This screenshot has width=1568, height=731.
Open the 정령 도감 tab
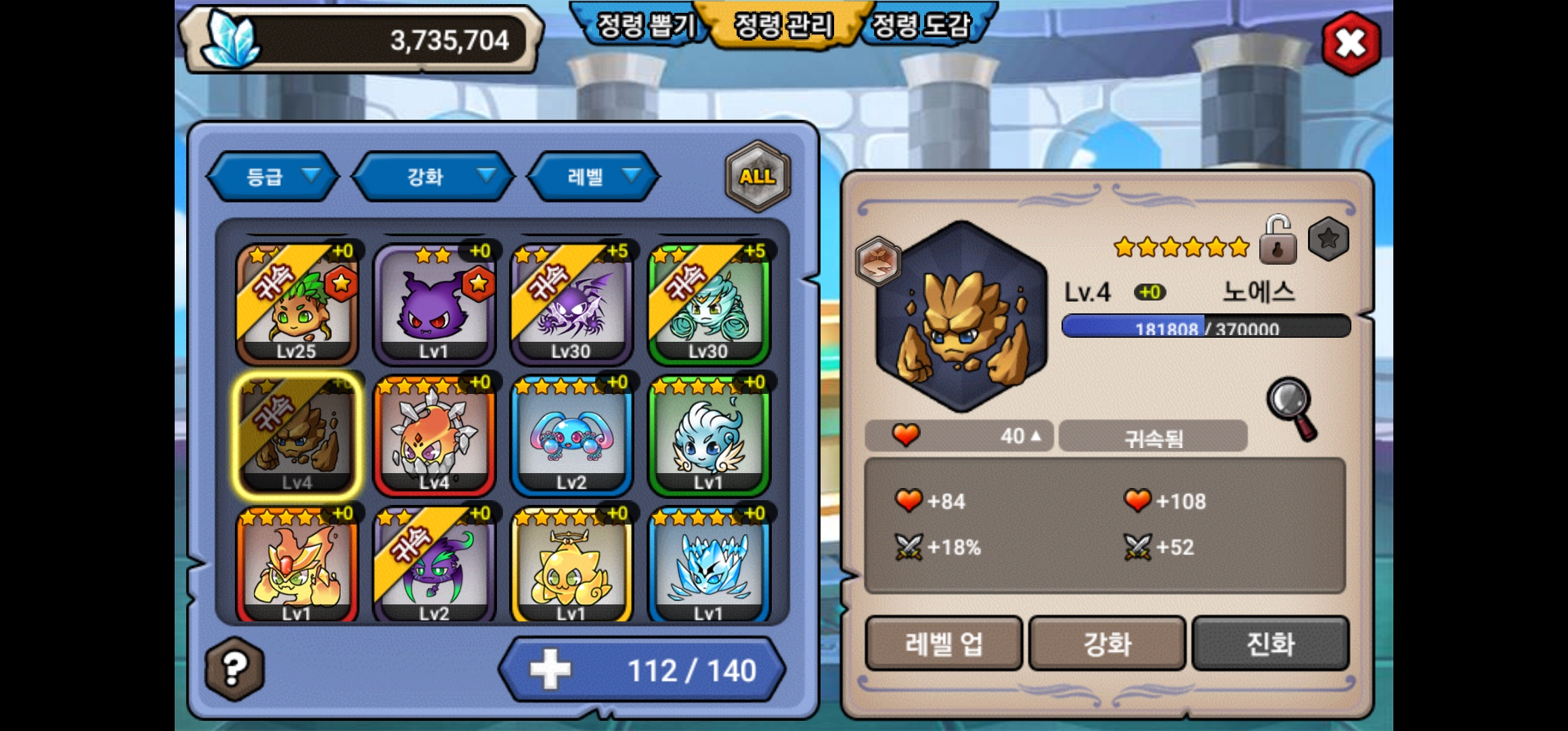point(921,26)
